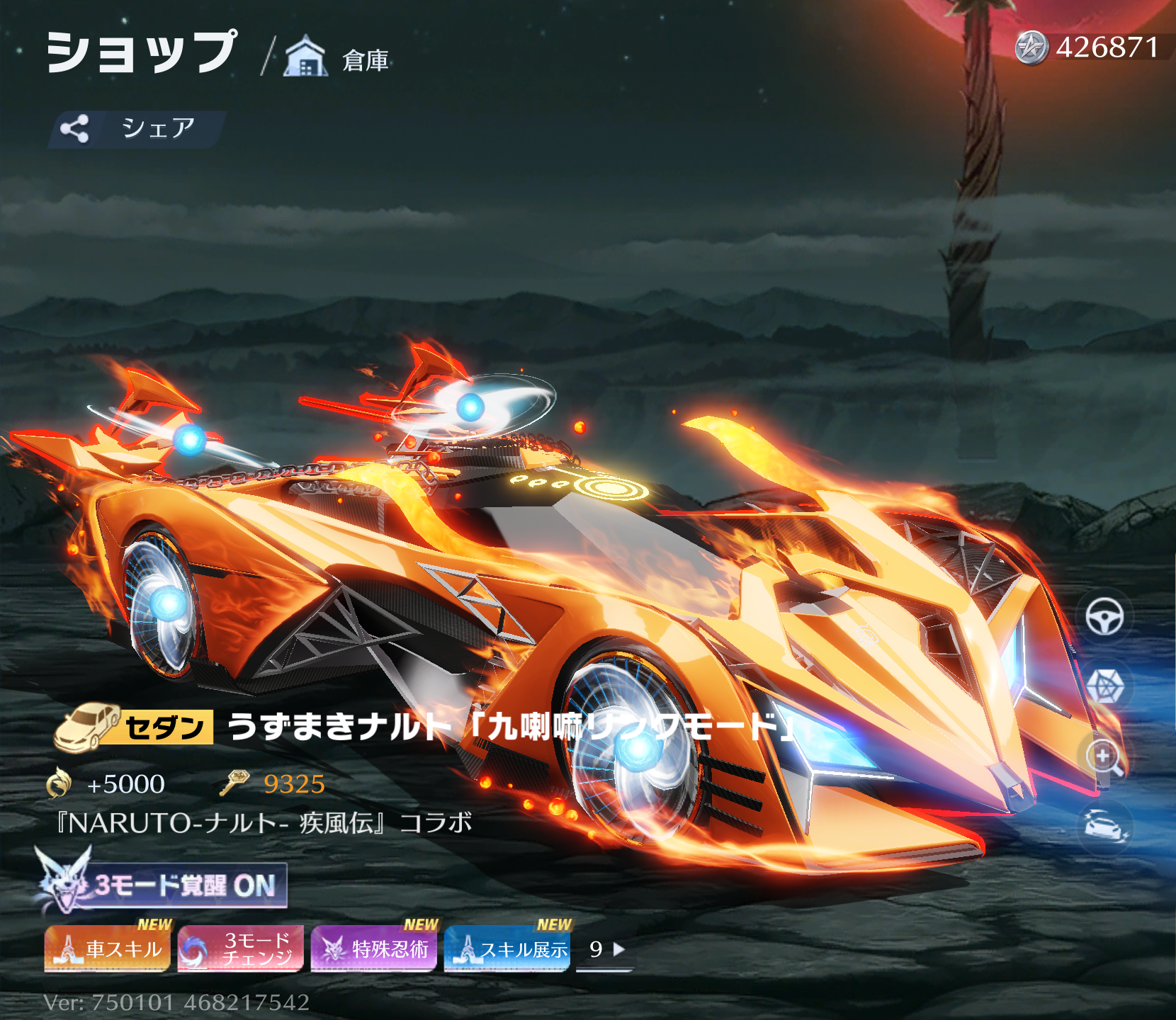Image resolution: width=1176 pixels, height=1020 pixels.
Task: Open the 車スキル car skill tag
Action: point(108,948)
